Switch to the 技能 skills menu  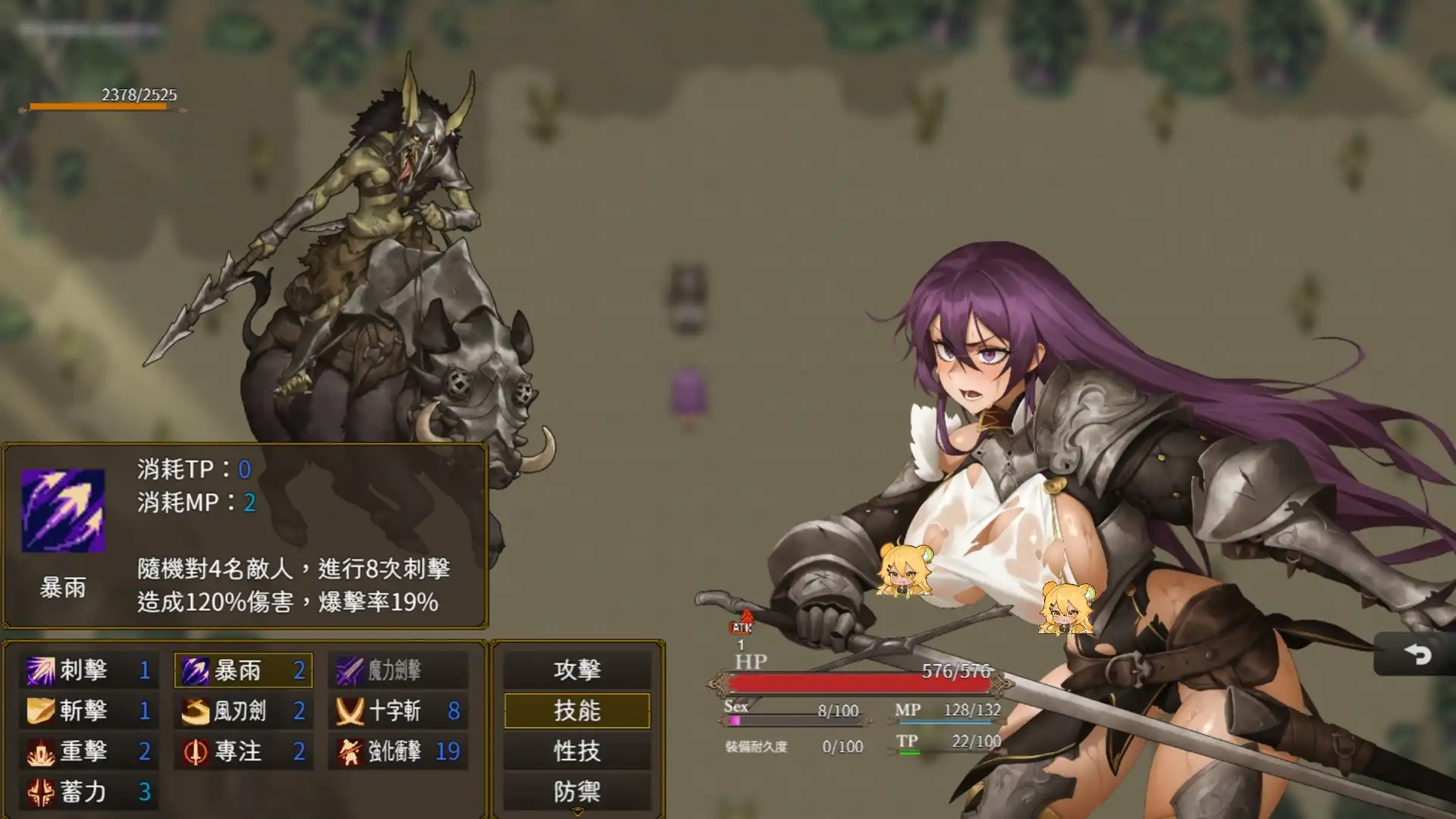pyautogui.click(x=576, y=711)
